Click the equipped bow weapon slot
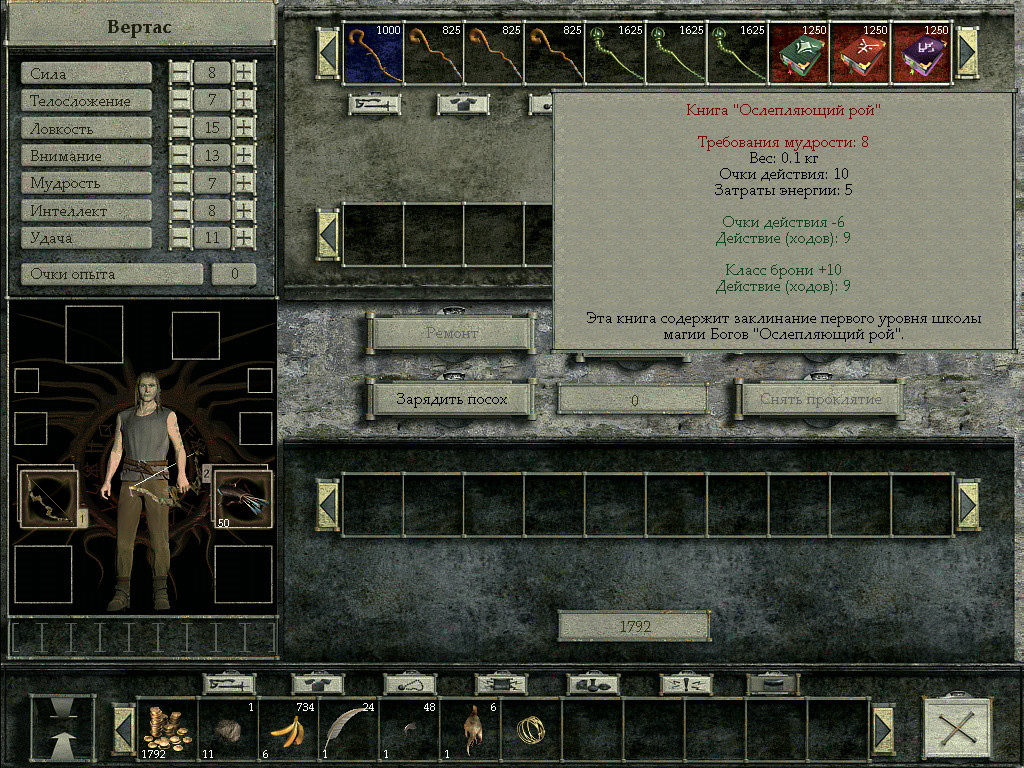The width and height of the screenshot is (1024, 768). click(47, 498)
